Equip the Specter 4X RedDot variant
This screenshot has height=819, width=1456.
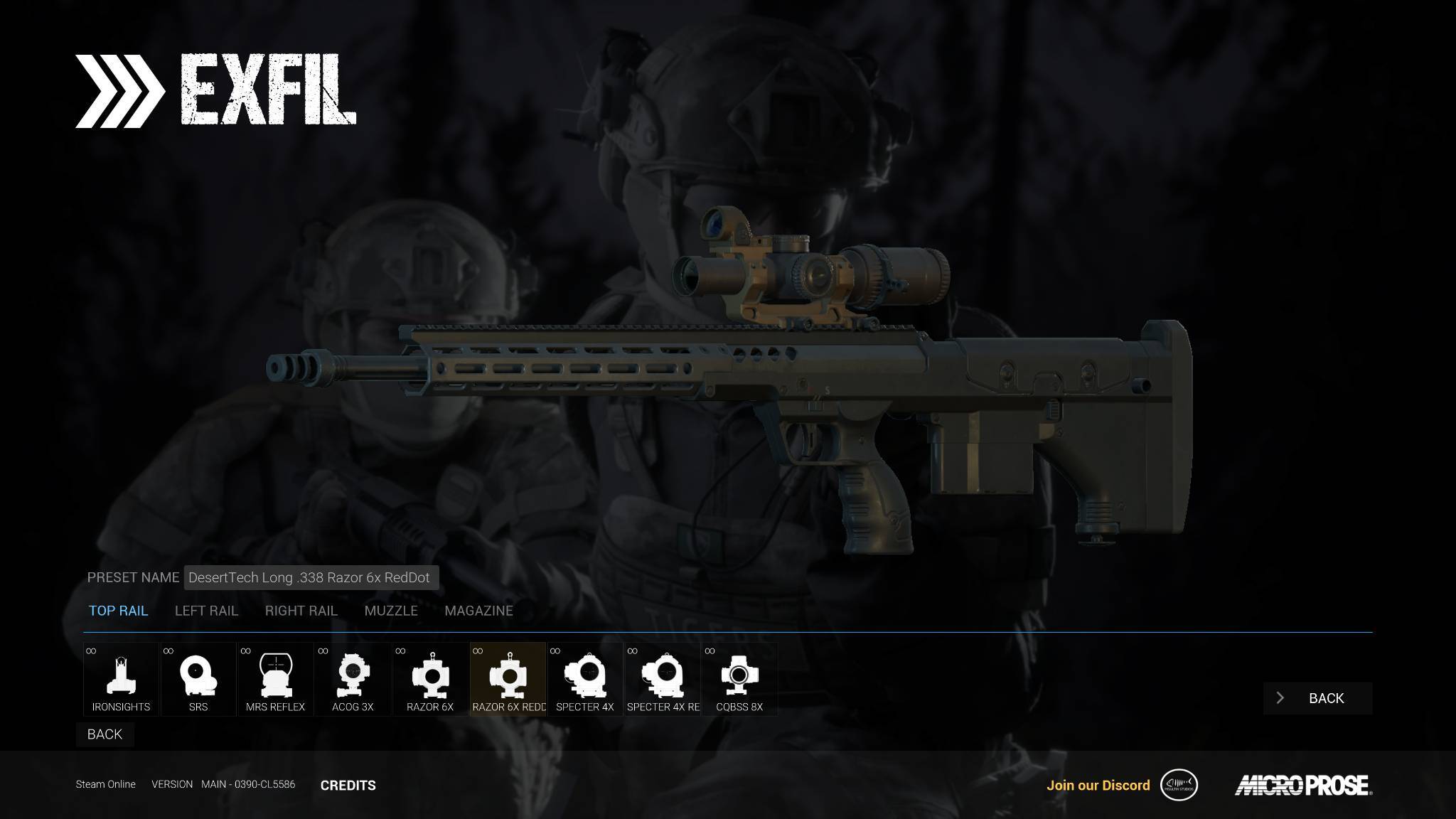pos(663,679)
